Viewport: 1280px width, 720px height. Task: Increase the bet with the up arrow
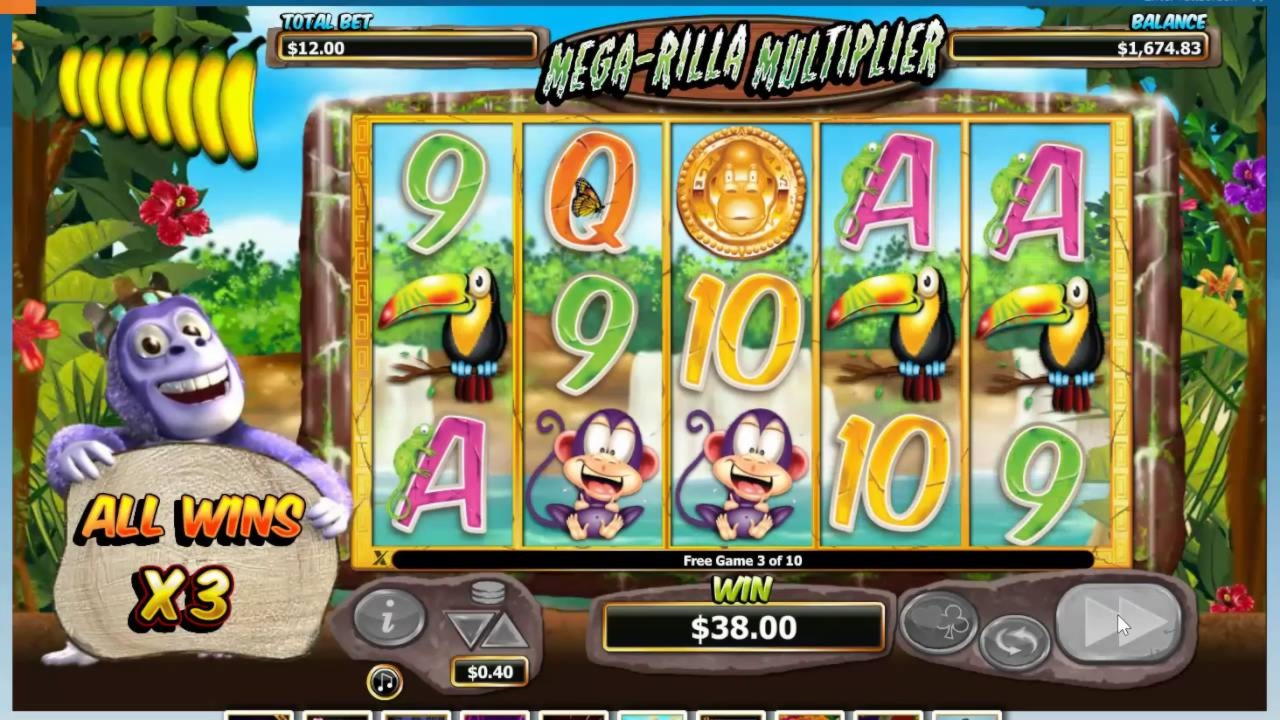pos(506,630)
